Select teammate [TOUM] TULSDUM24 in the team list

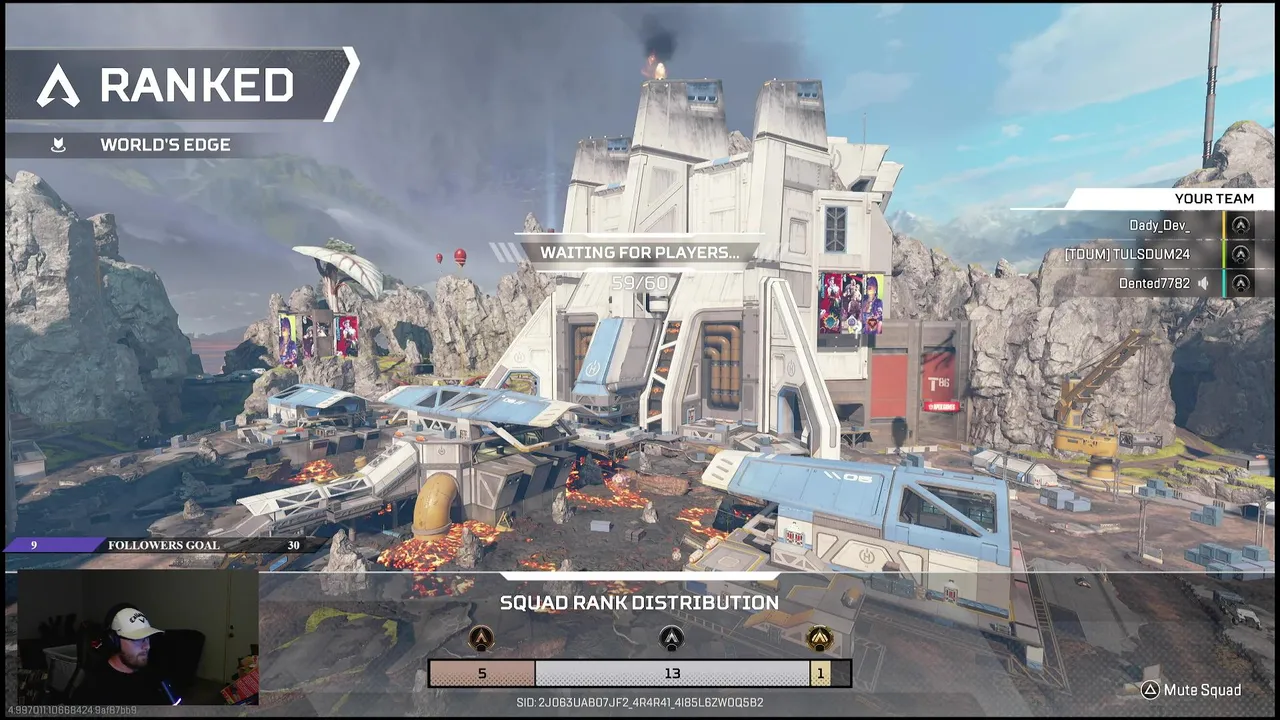1127,255
